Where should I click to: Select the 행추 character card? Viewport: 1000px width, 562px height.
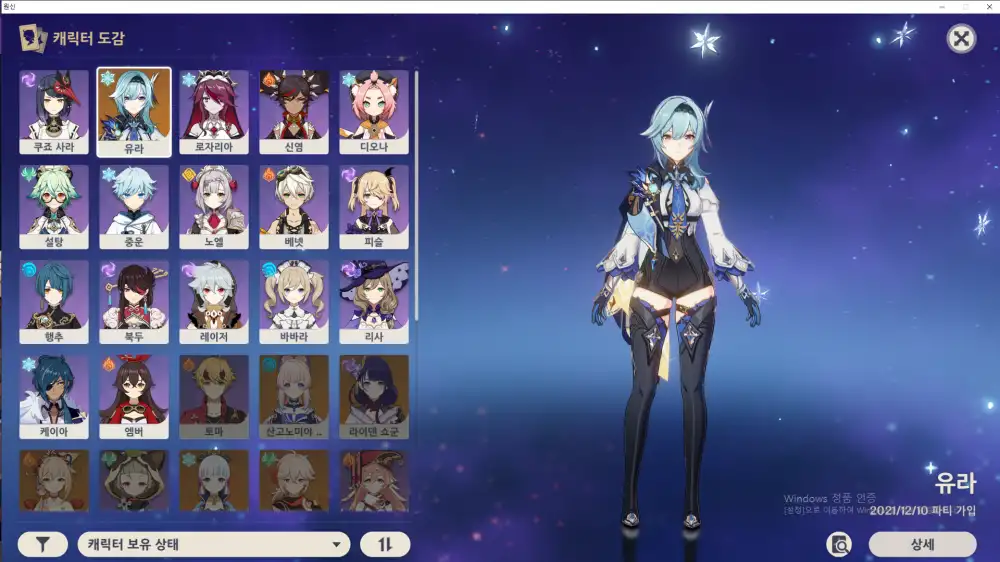pyautogui.click(x=54, y=302)
